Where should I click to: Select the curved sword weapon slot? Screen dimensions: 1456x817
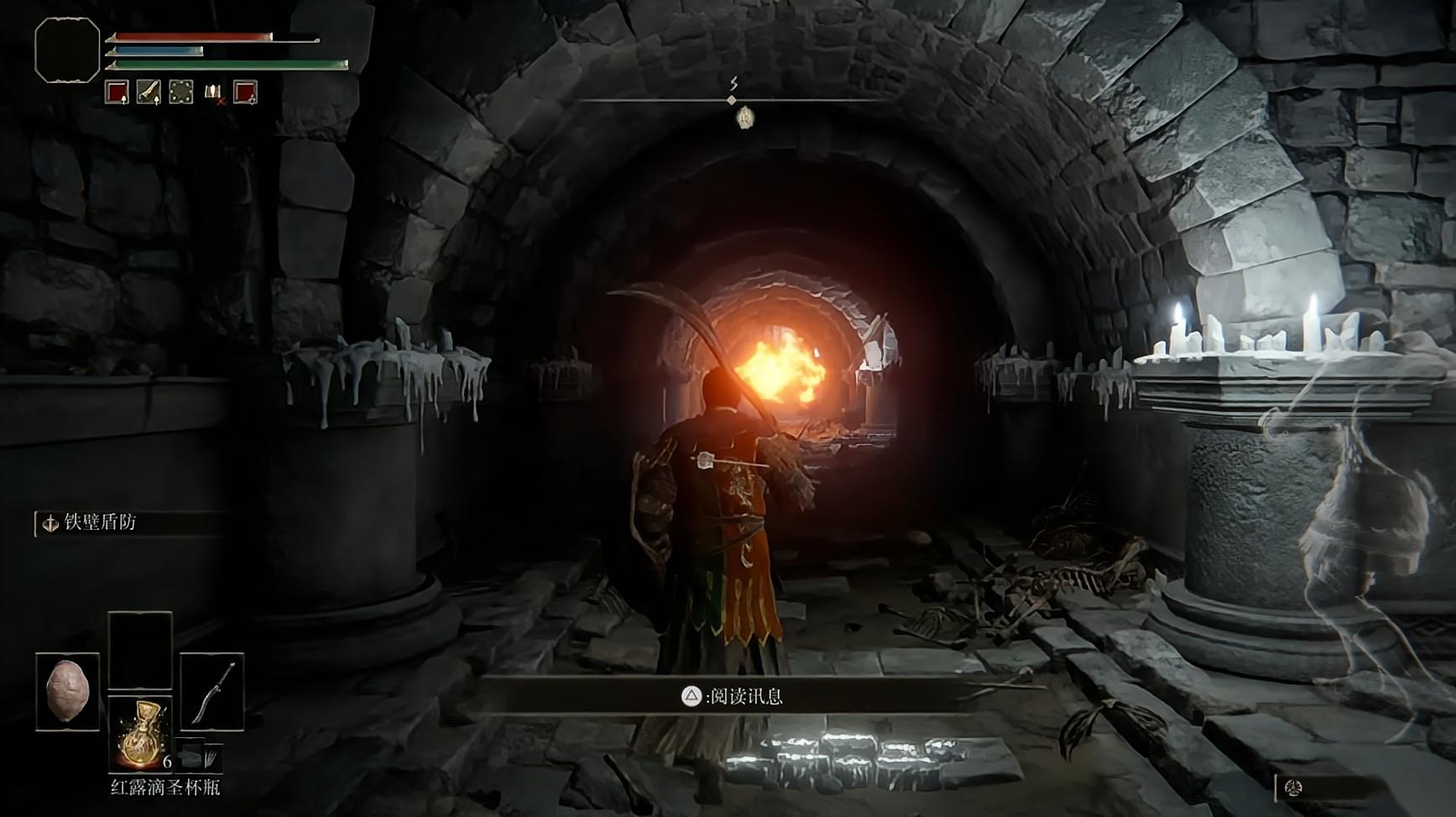pyautogui.click(x=212, y=691)
